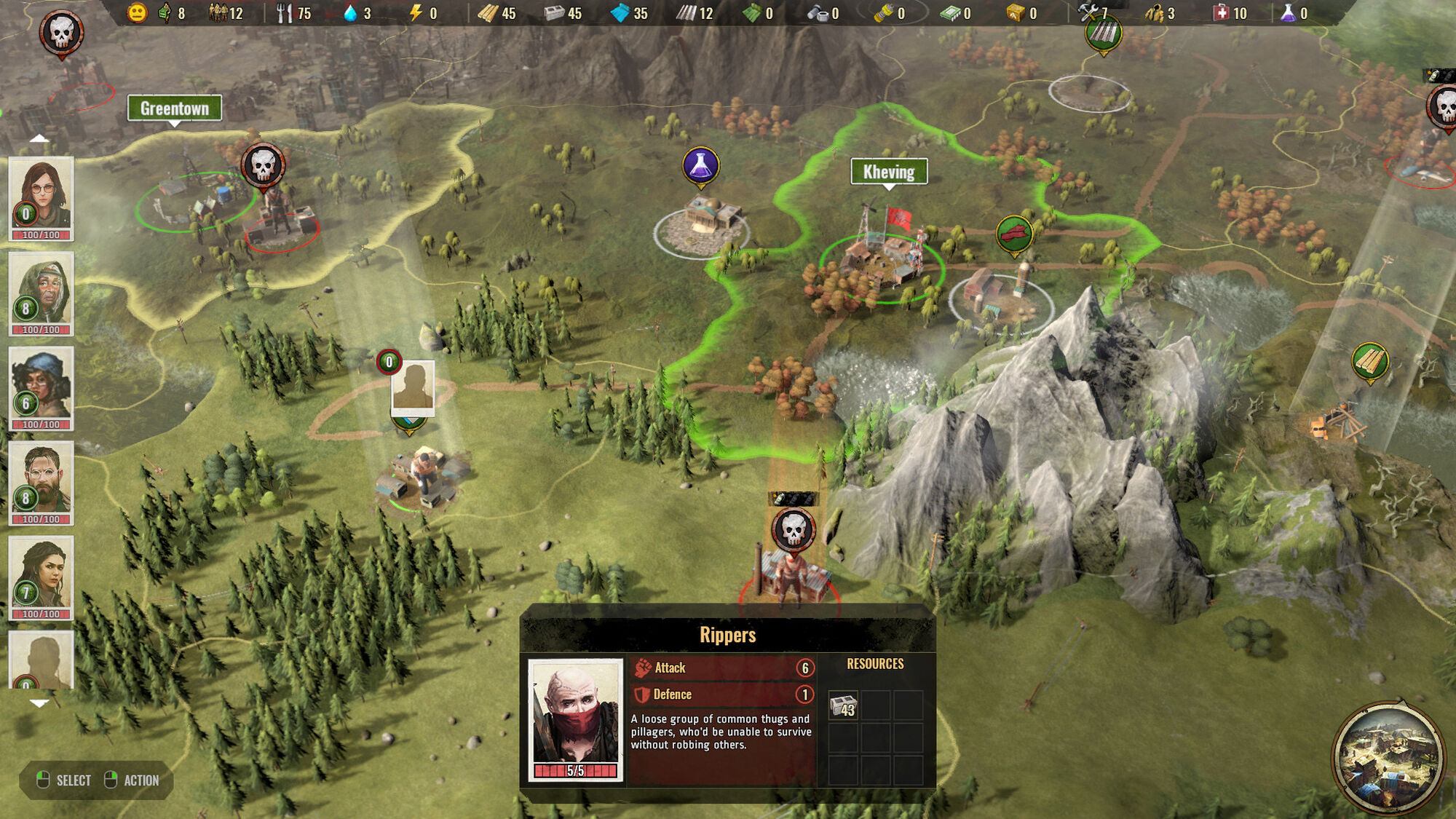The image size is (1456, 819).
Task: Open the Greentown location label
Action: [175, 108]
